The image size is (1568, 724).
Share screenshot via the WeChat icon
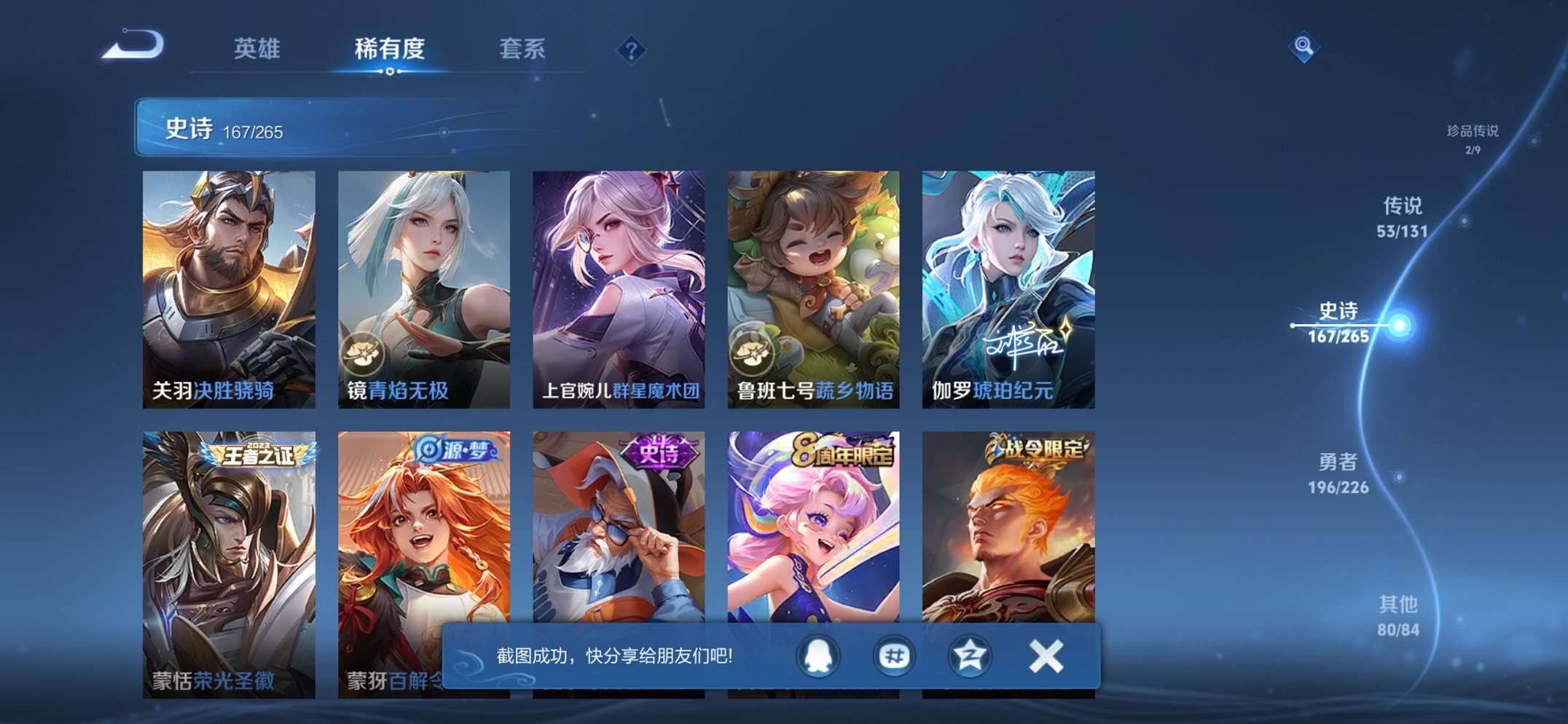(897, 655)
